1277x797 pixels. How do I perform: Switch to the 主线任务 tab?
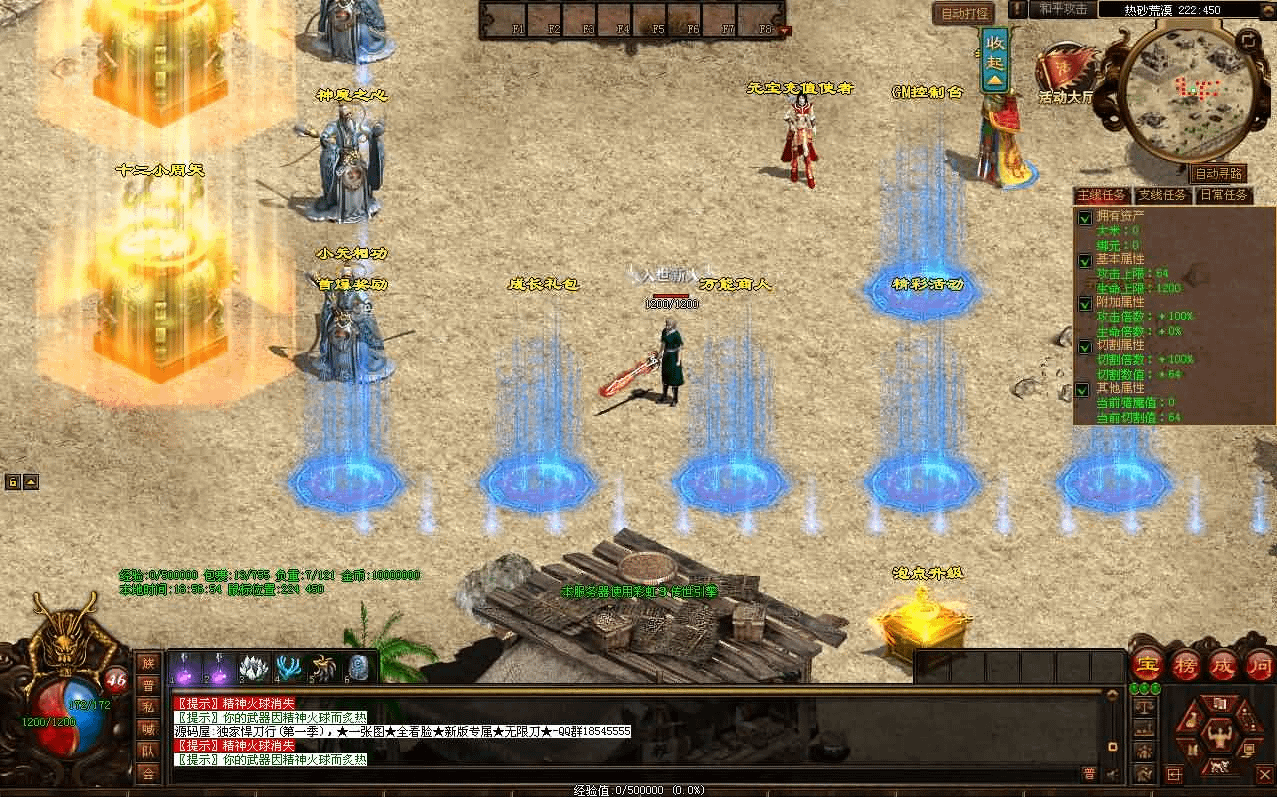[1102, 195]
